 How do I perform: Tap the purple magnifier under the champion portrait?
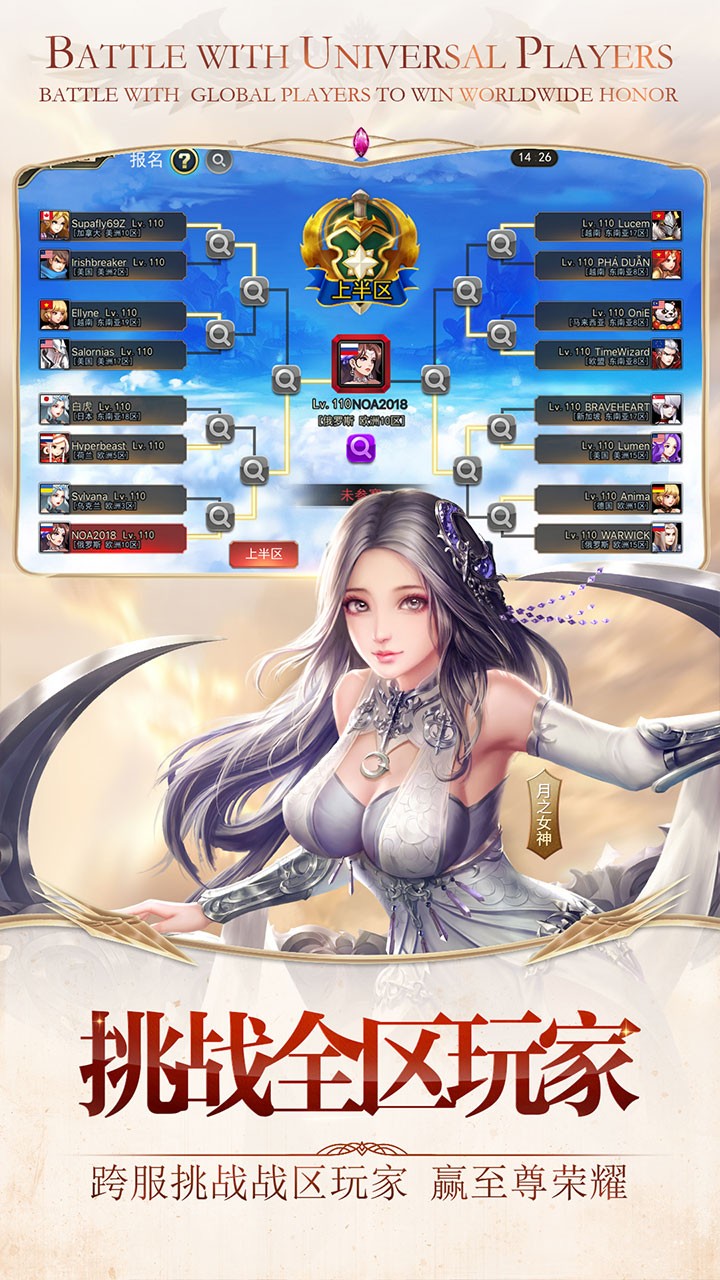(x=361, y=449)
